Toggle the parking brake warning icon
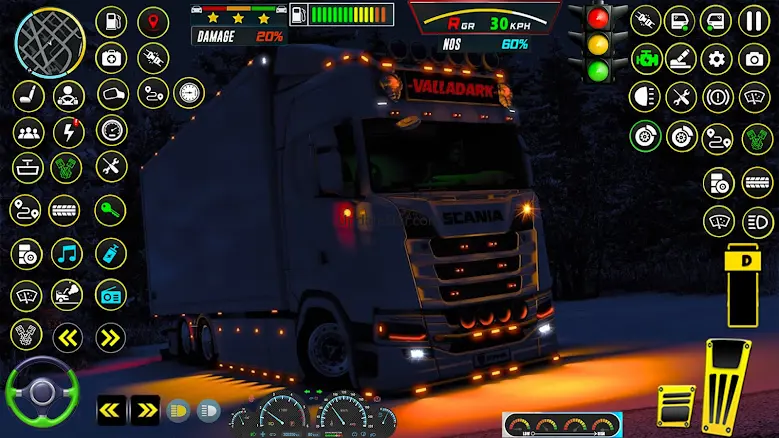Viewport: 779px width, 438px height. (716, 97)
